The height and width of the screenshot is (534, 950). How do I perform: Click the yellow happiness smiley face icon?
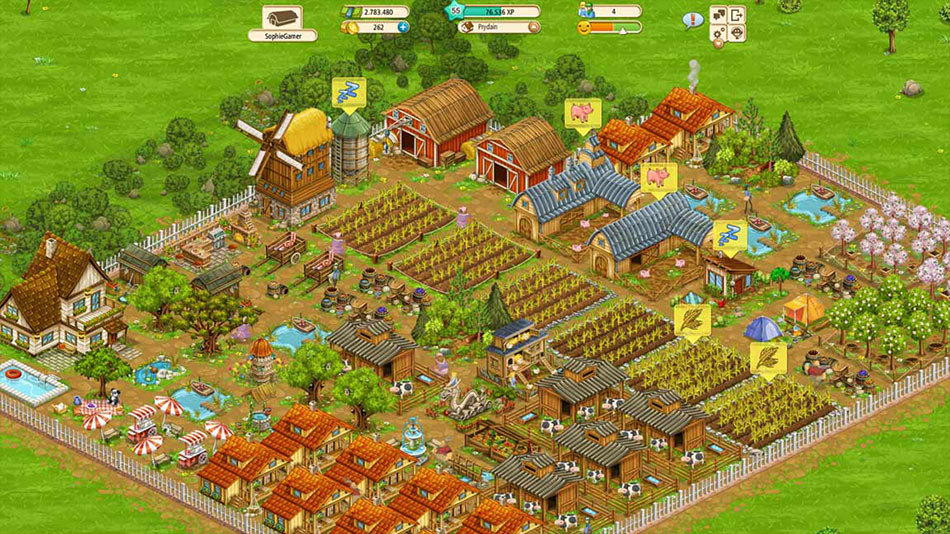585,27
